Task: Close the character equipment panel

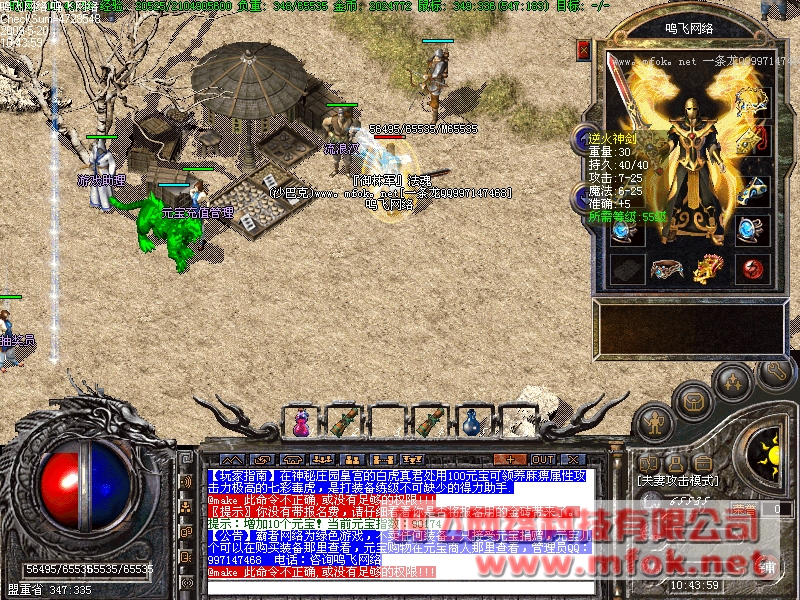Action: (584, 50)
